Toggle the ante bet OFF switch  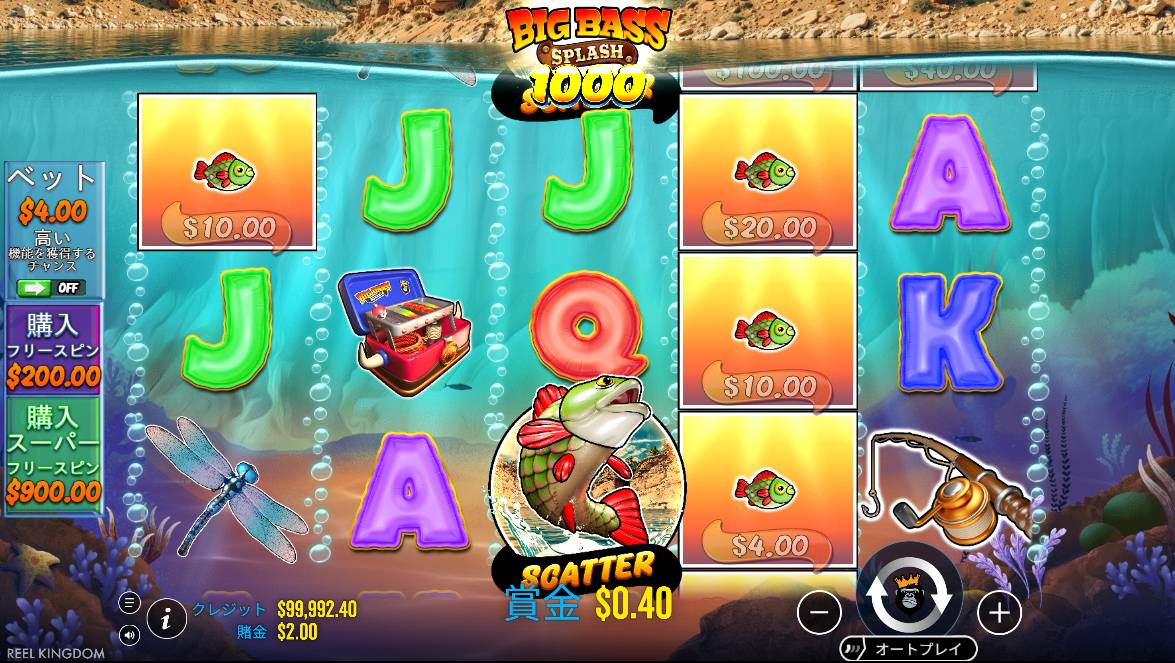(x=52, y=288)
